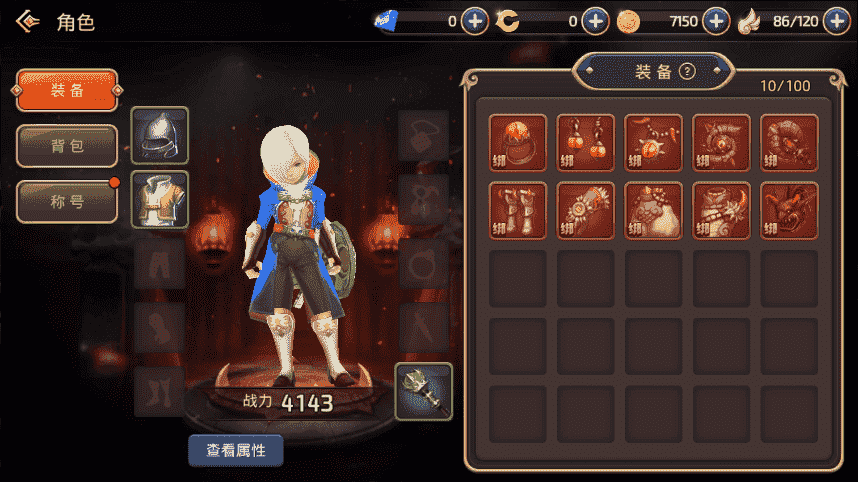Open the 装备 help question mark
The width and height of the screenshot is (858, 482).
687,71
